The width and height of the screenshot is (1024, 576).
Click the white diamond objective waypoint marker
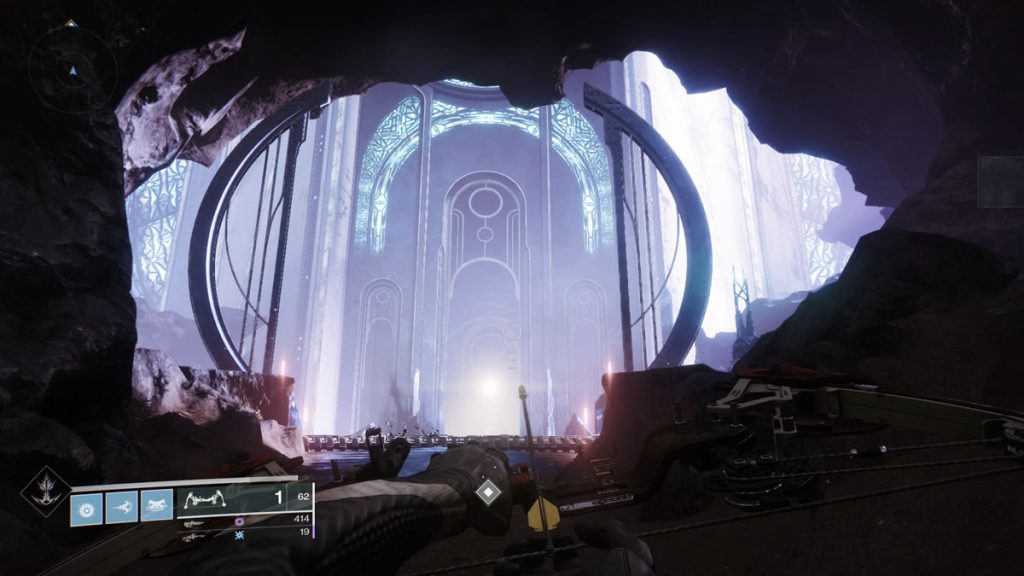(x=487, y=492)
